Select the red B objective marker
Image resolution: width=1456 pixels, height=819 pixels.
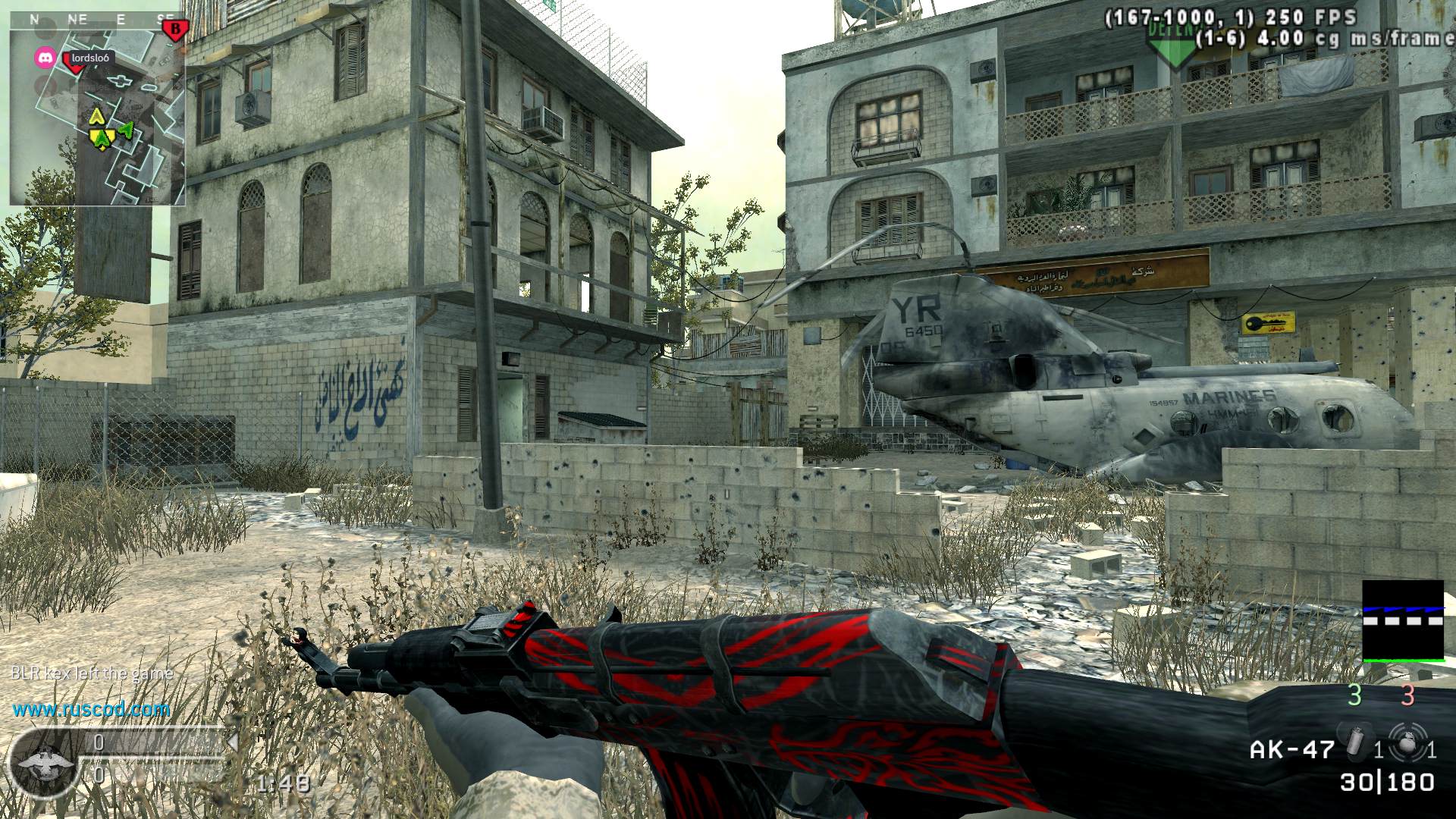coord(175,29)
